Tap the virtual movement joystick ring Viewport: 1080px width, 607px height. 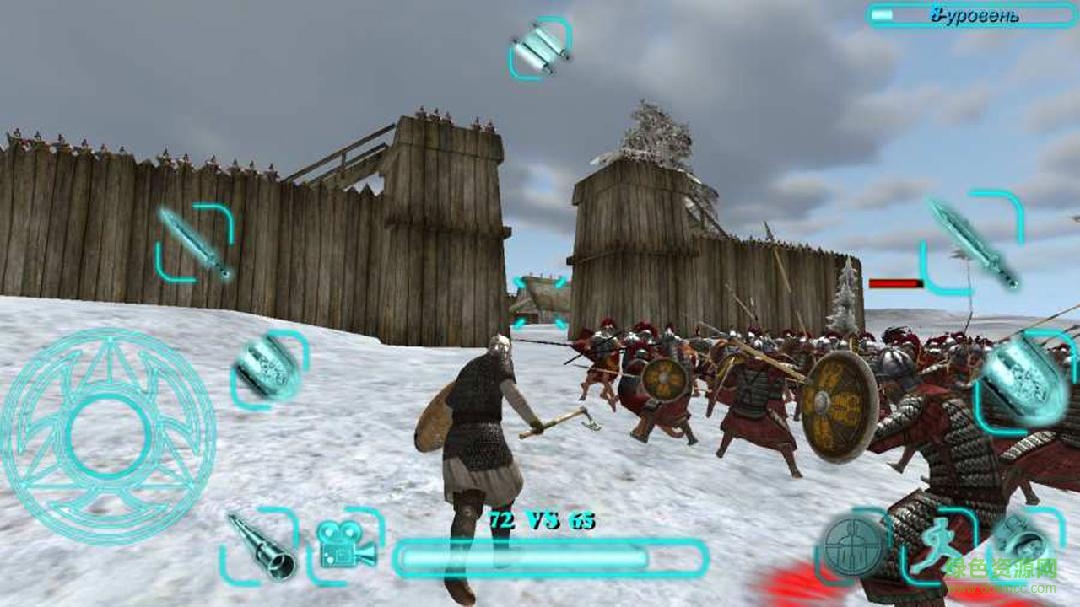(x=107, y=436)
